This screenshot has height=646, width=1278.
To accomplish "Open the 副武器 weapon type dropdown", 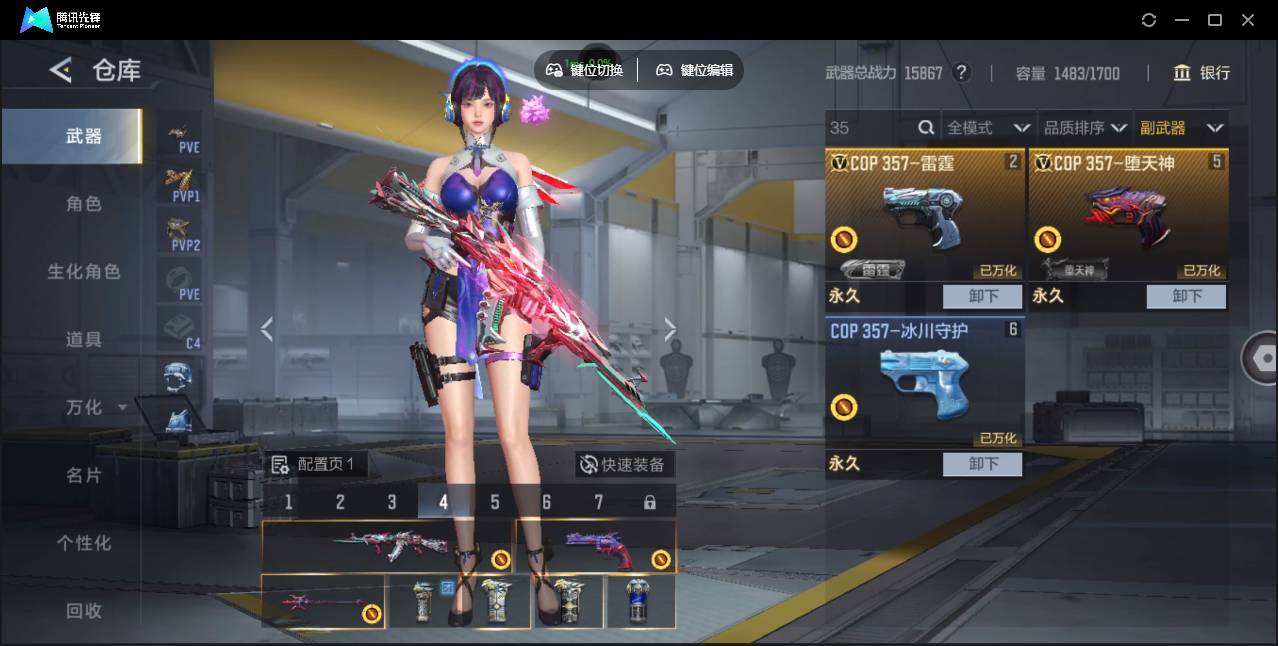I will [1181, 128].
